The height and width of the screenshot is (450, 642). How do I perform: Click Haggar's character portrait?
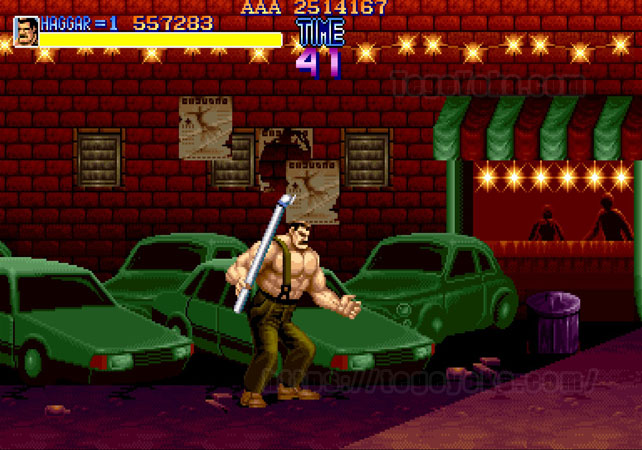click(25, 32)
